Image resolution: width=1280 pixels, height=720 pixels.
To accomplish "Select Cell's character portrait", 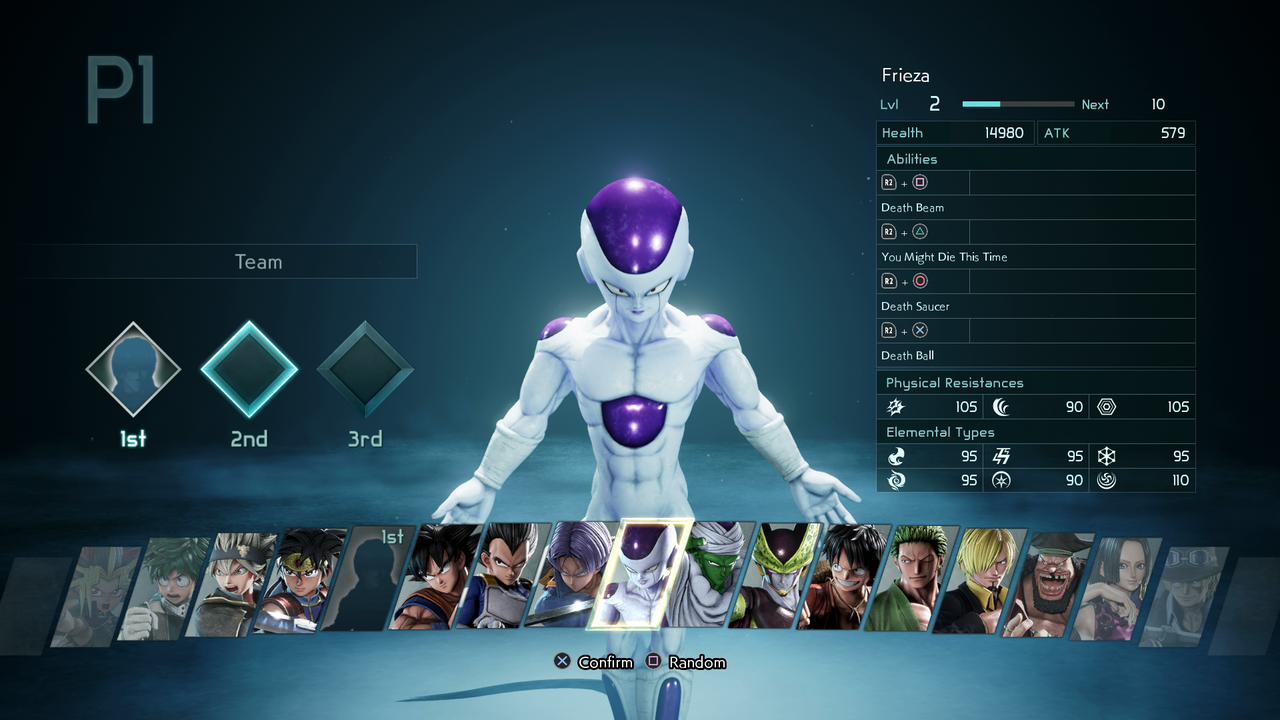I will pos(774,577).
